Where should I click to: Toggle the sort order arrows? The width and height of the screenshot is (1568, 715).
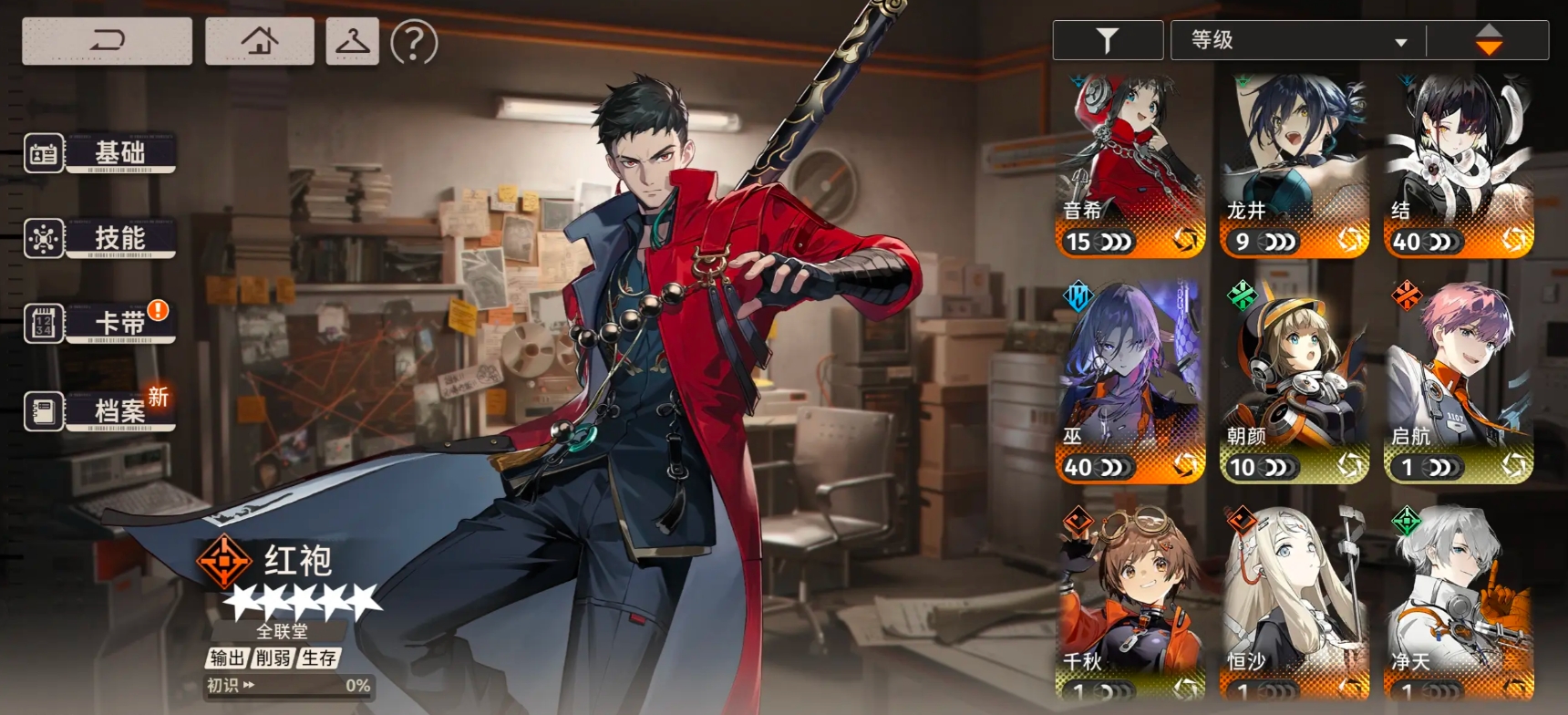point(1488,40)
